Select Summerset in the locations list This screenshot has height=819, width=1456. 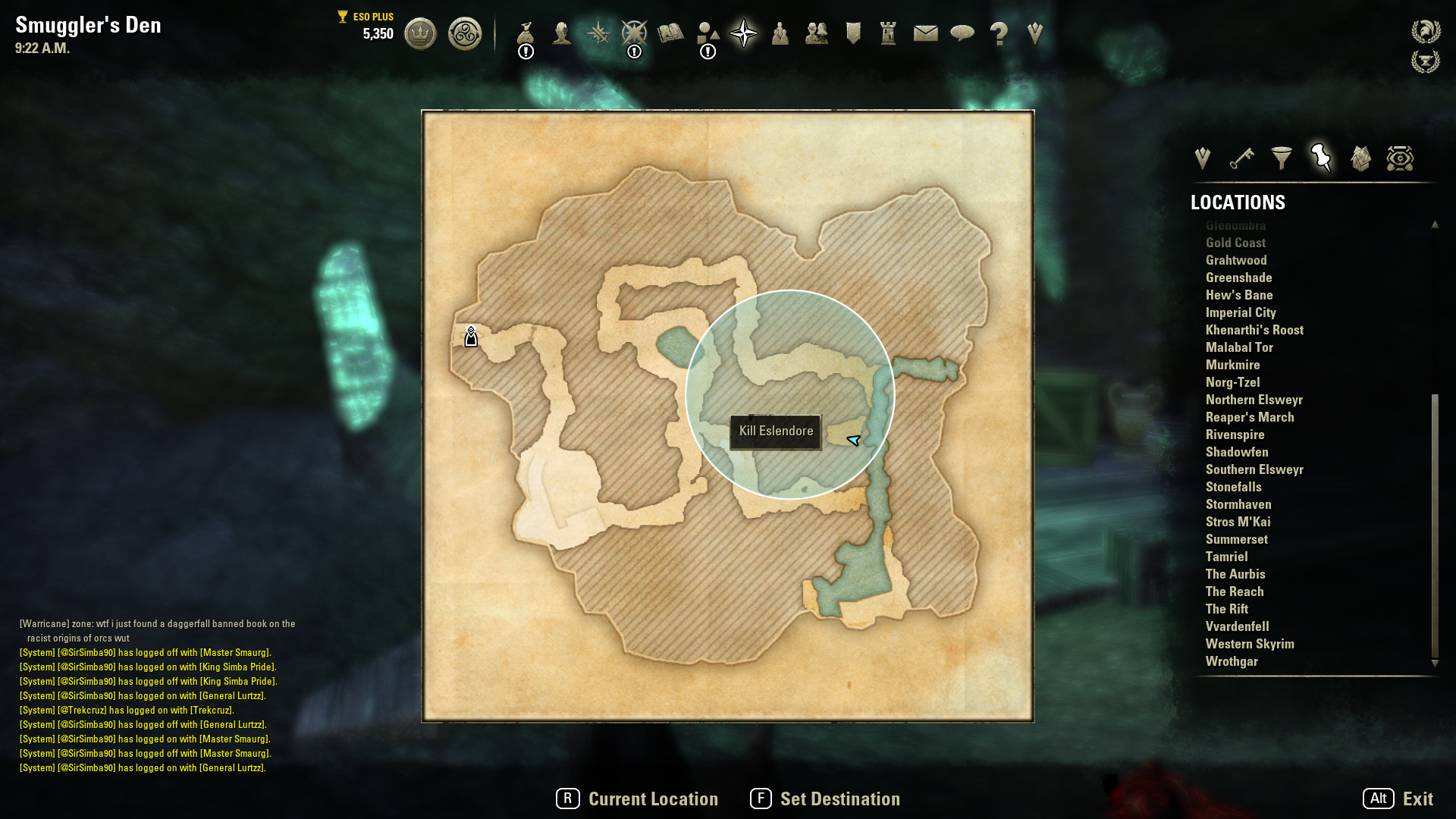(1236, 539)
